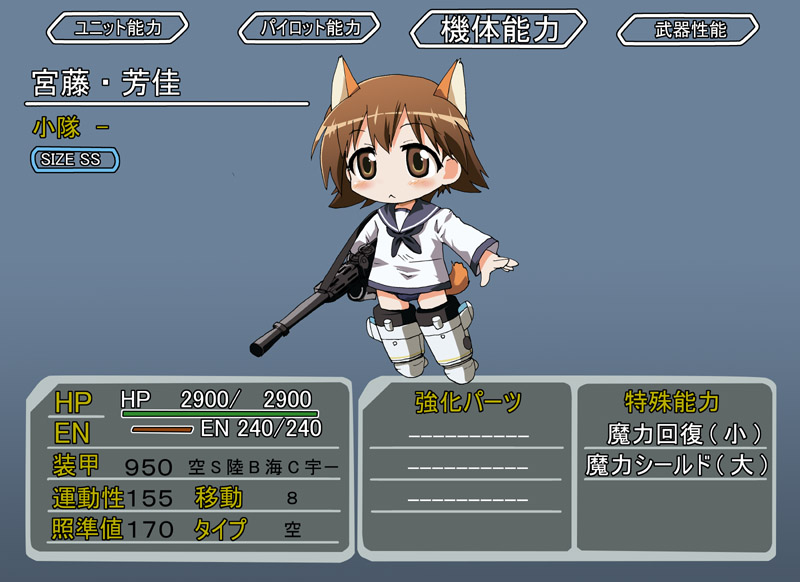Screen dimensions: 800x582
Task: Select the 魔力回復(小) special ability
Action: tap(676, 434)
